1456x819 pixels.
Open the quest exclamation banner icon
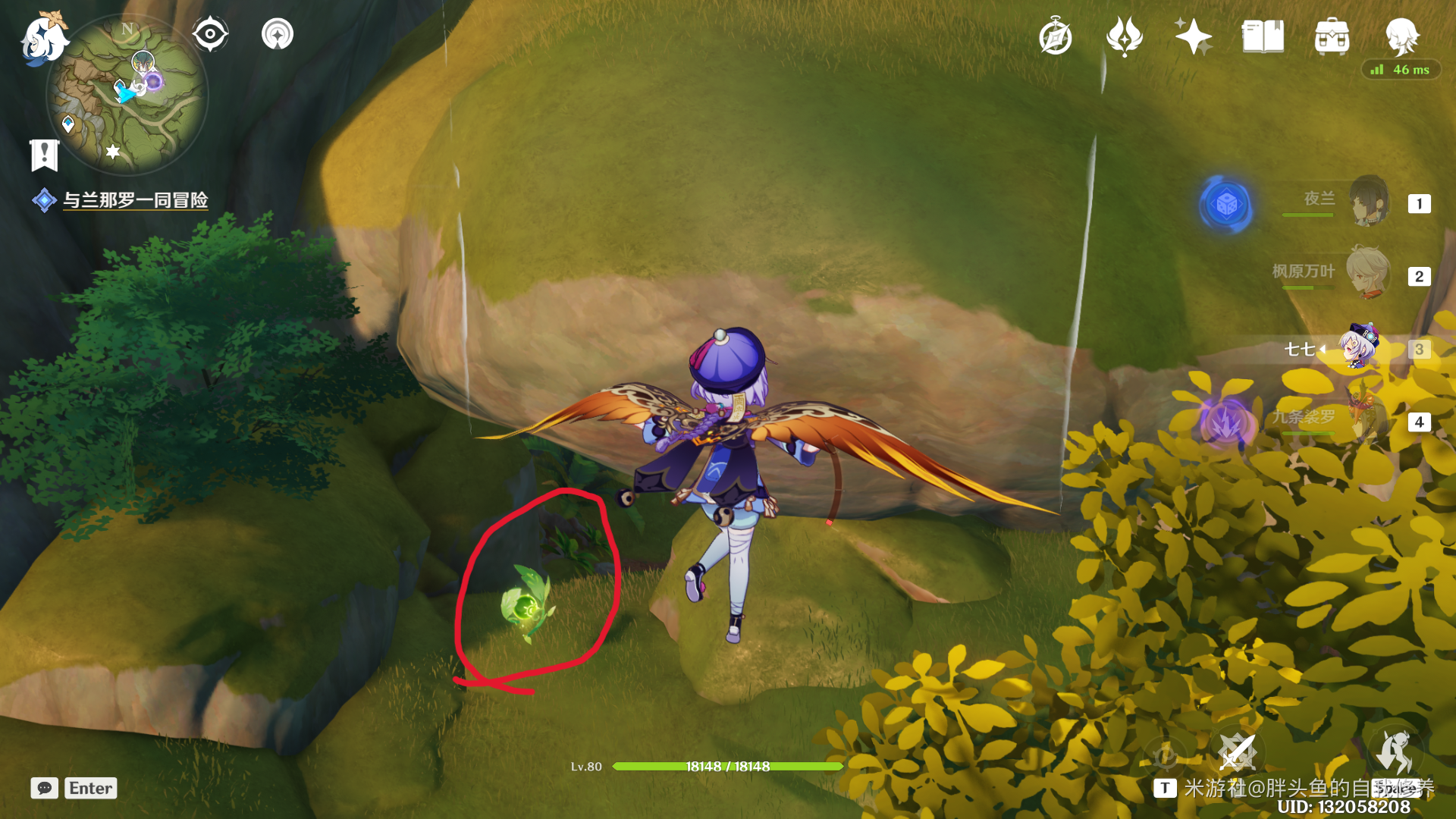(x=45, y=155)
